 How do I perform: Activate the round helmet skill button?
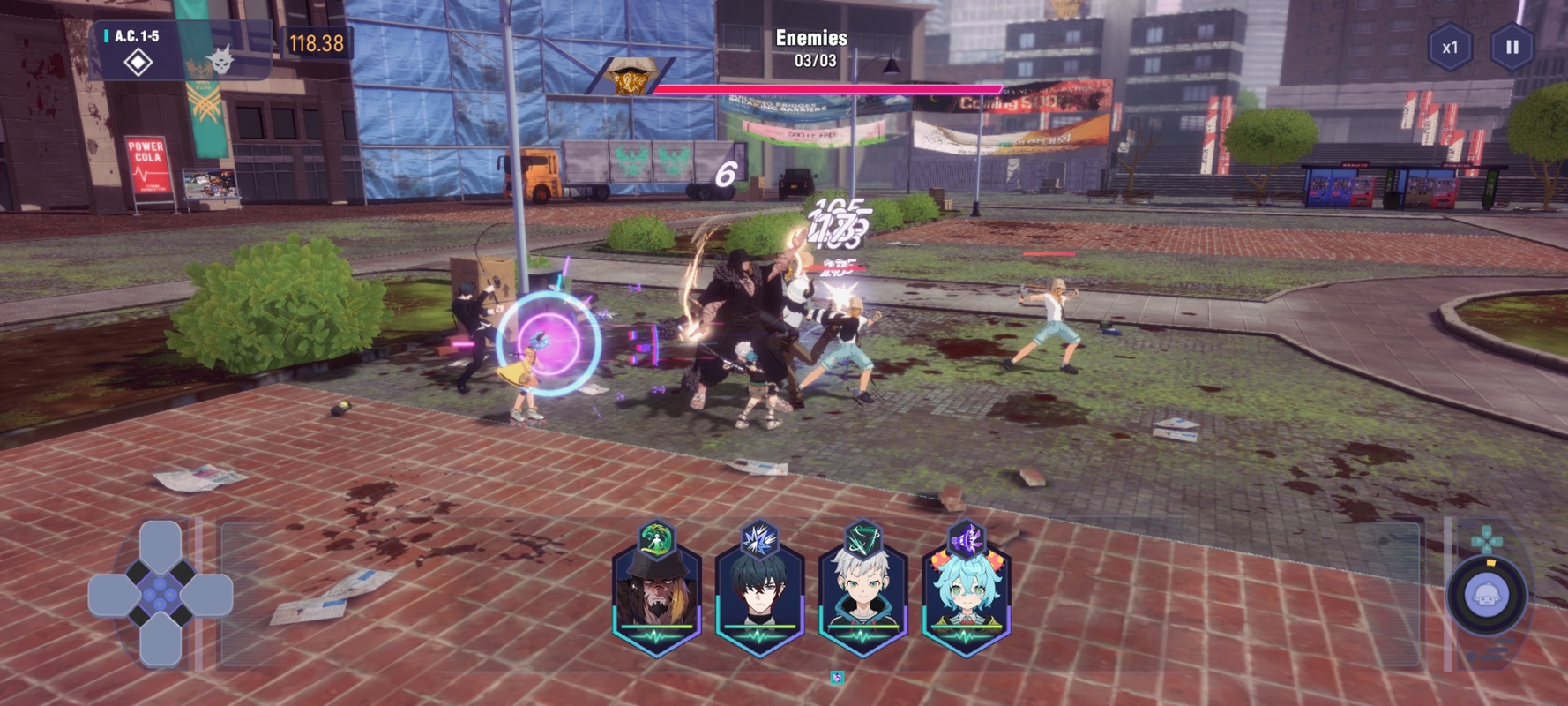coord(1487,596)
